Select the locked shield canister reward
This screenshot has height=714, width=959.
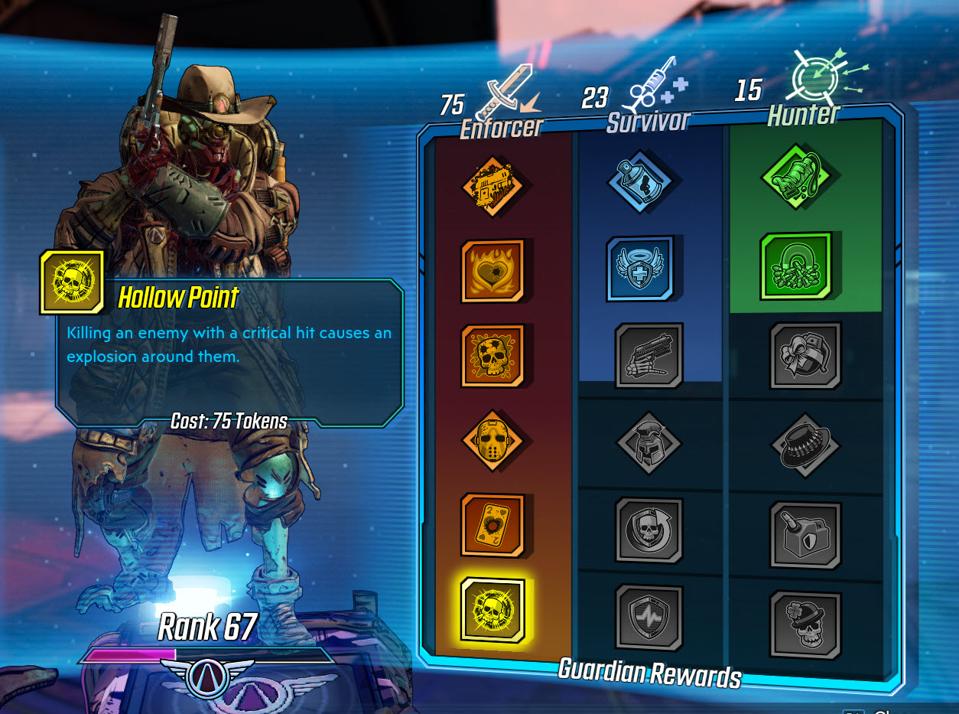tap(805, 535)
